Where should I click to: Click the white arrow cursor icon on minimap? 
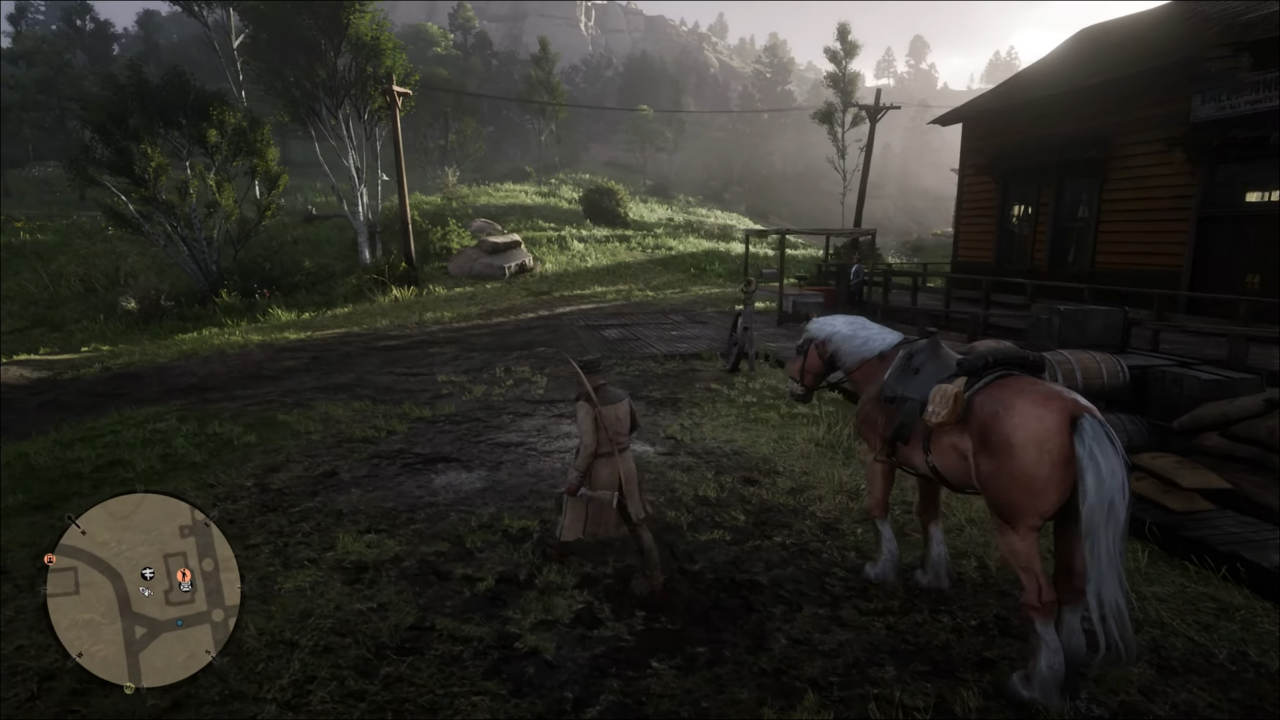pyautogui.click(x=145, y=592)
